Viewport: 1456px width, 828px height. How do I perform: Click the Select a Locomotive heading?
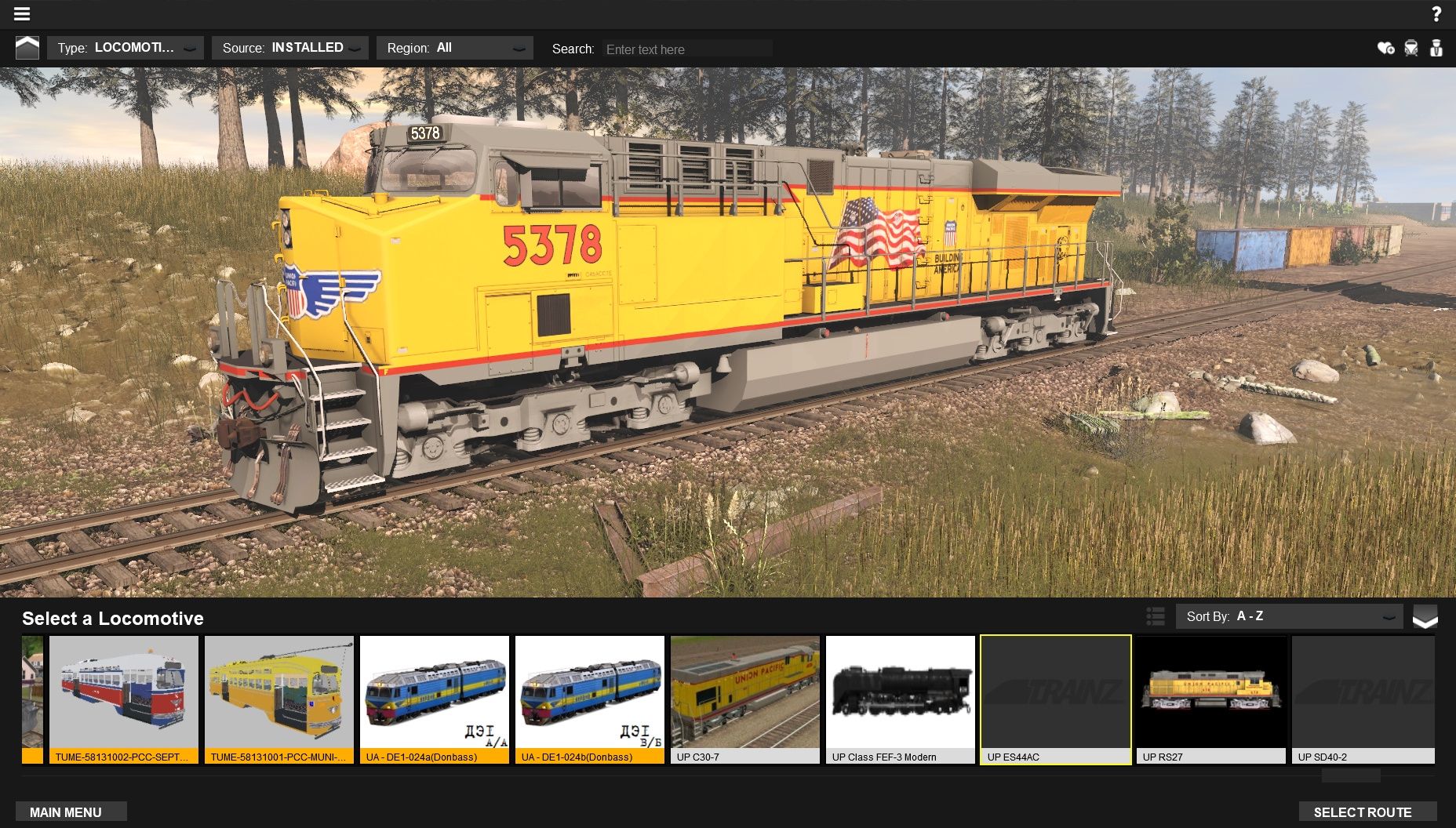click(114, 619)
